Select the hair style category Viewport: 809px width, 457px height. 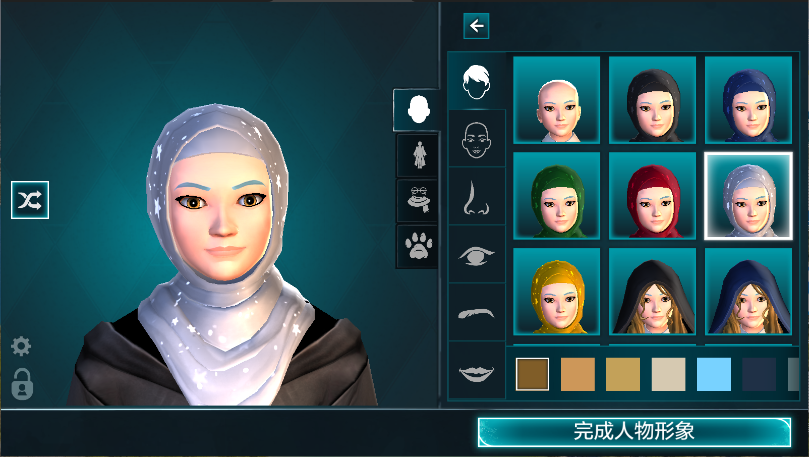(x=477, y=81)
